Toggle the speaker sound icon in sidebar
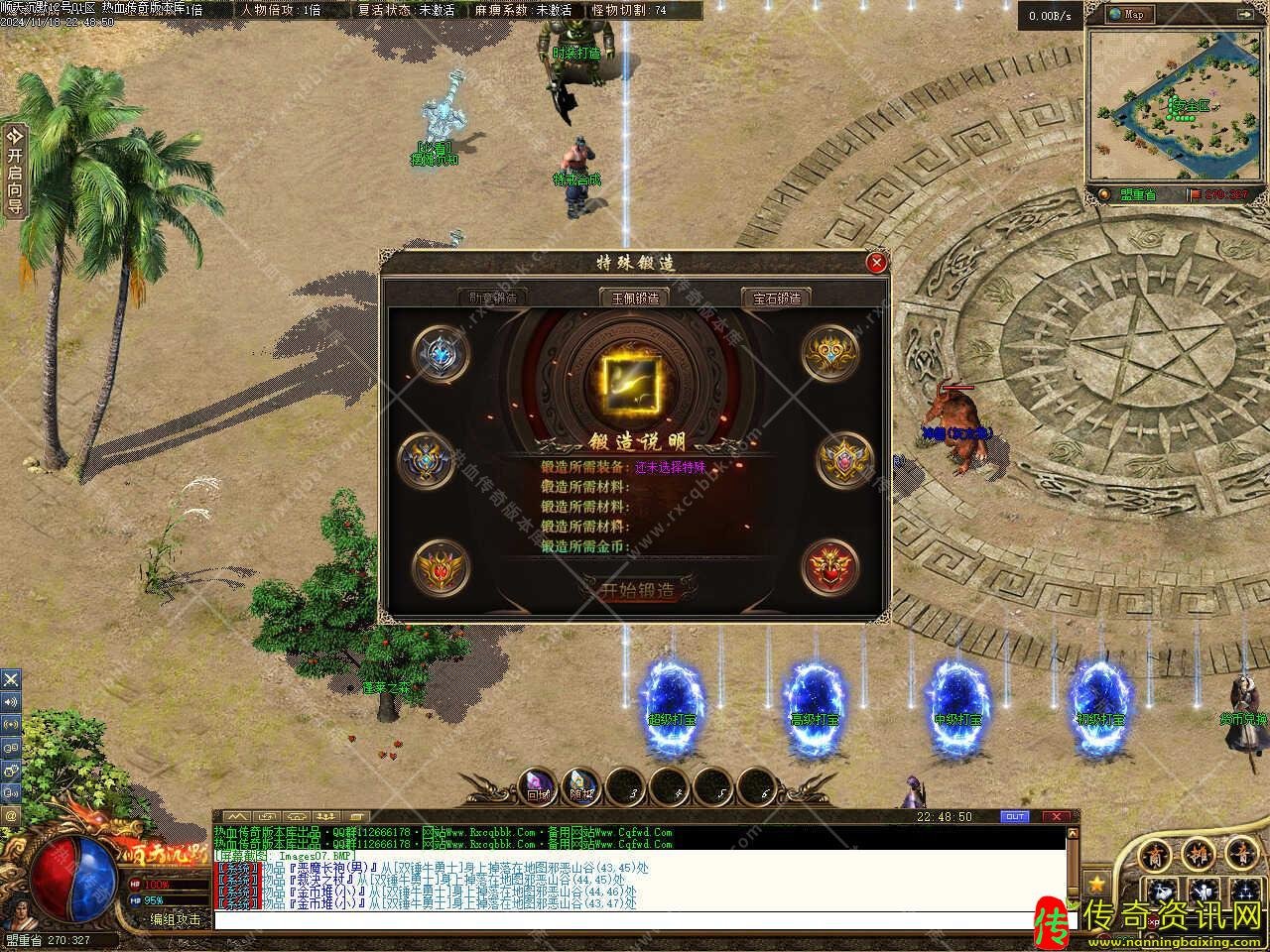The image size is (1270, 952). pyautogui.click(x=11, y=702)
